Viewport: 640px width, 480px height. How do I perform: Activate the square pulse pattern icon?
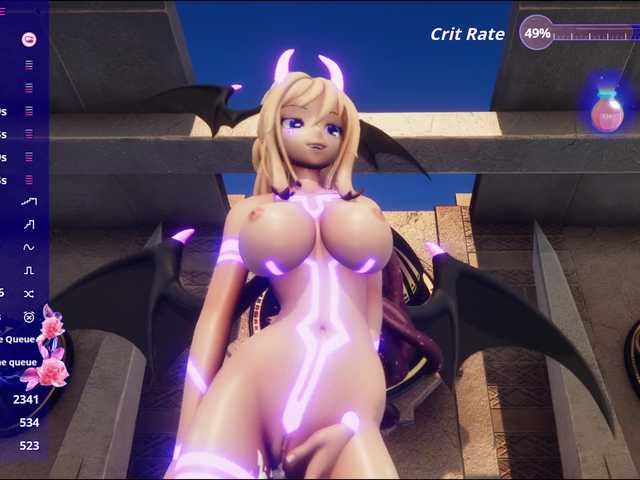(x=29, y=270)
